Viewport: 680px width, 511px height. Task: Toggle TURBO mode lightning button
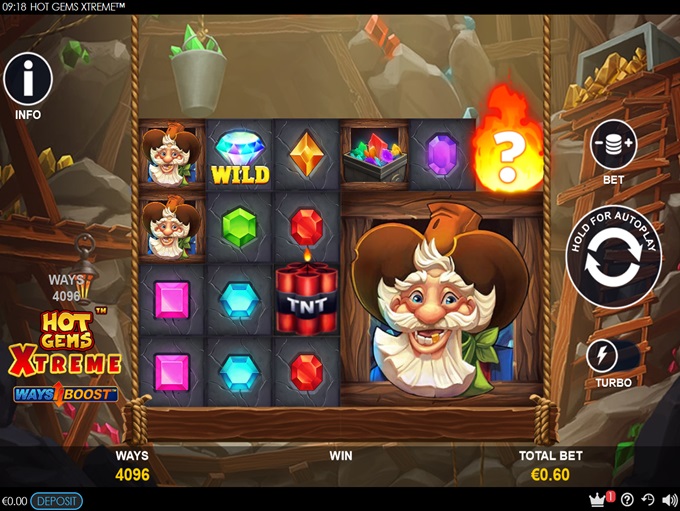[602, 355]
